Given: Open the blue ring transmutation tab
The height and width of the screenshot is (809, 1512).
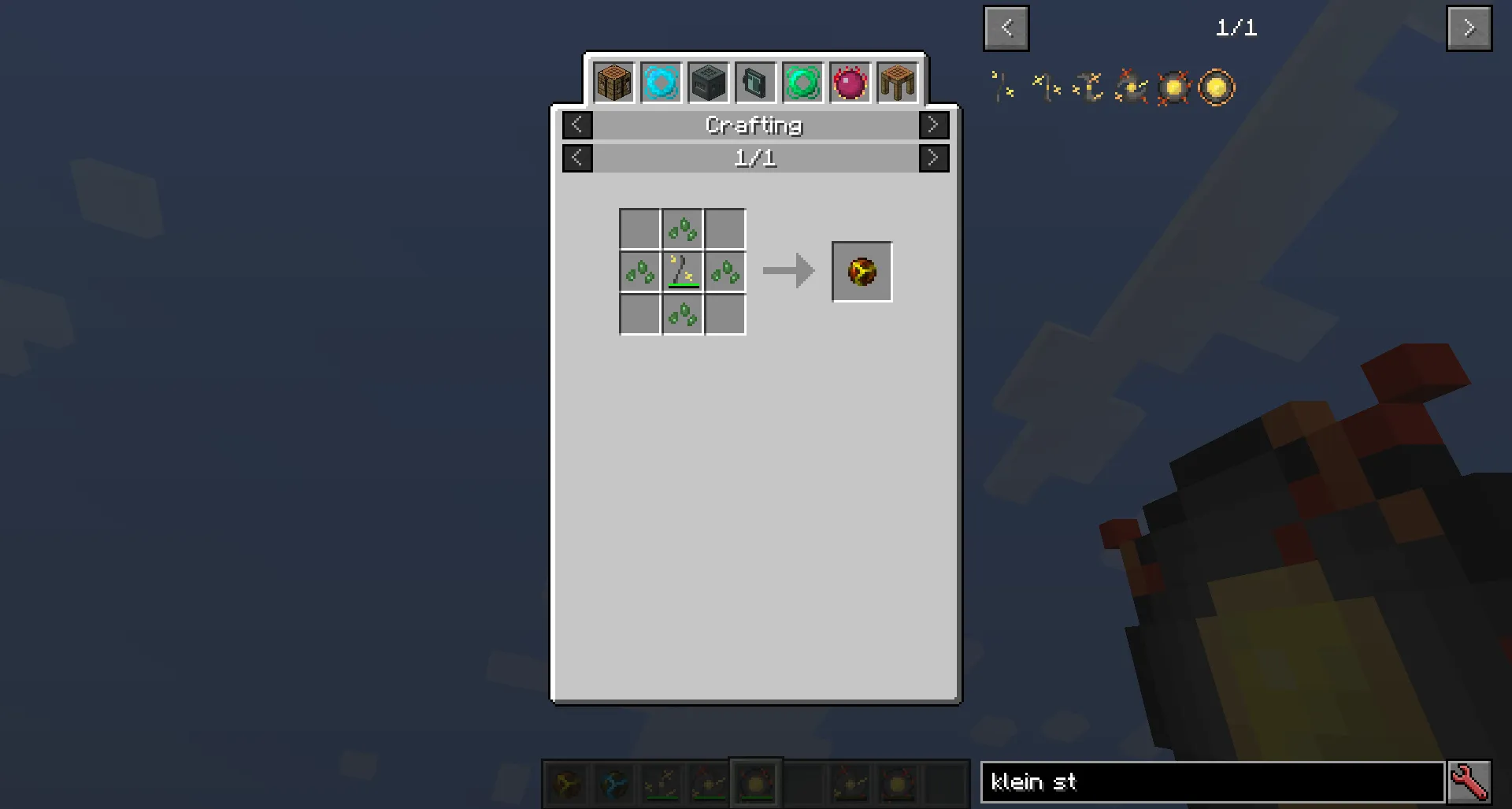Looking at the screenshot, I should tap(660, 81).
